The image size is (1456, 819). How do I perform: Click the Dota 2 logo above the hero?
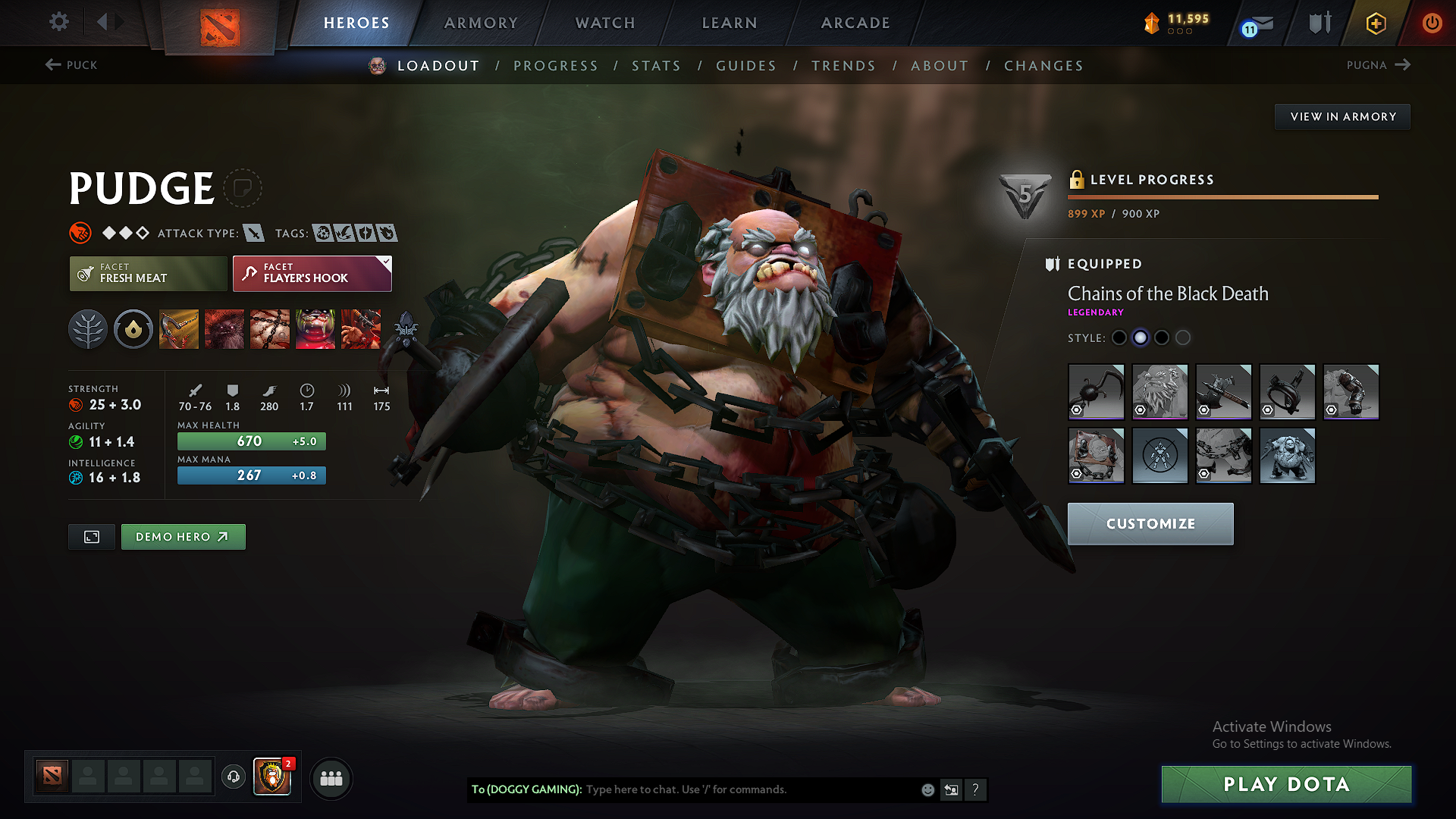[221, 21]
